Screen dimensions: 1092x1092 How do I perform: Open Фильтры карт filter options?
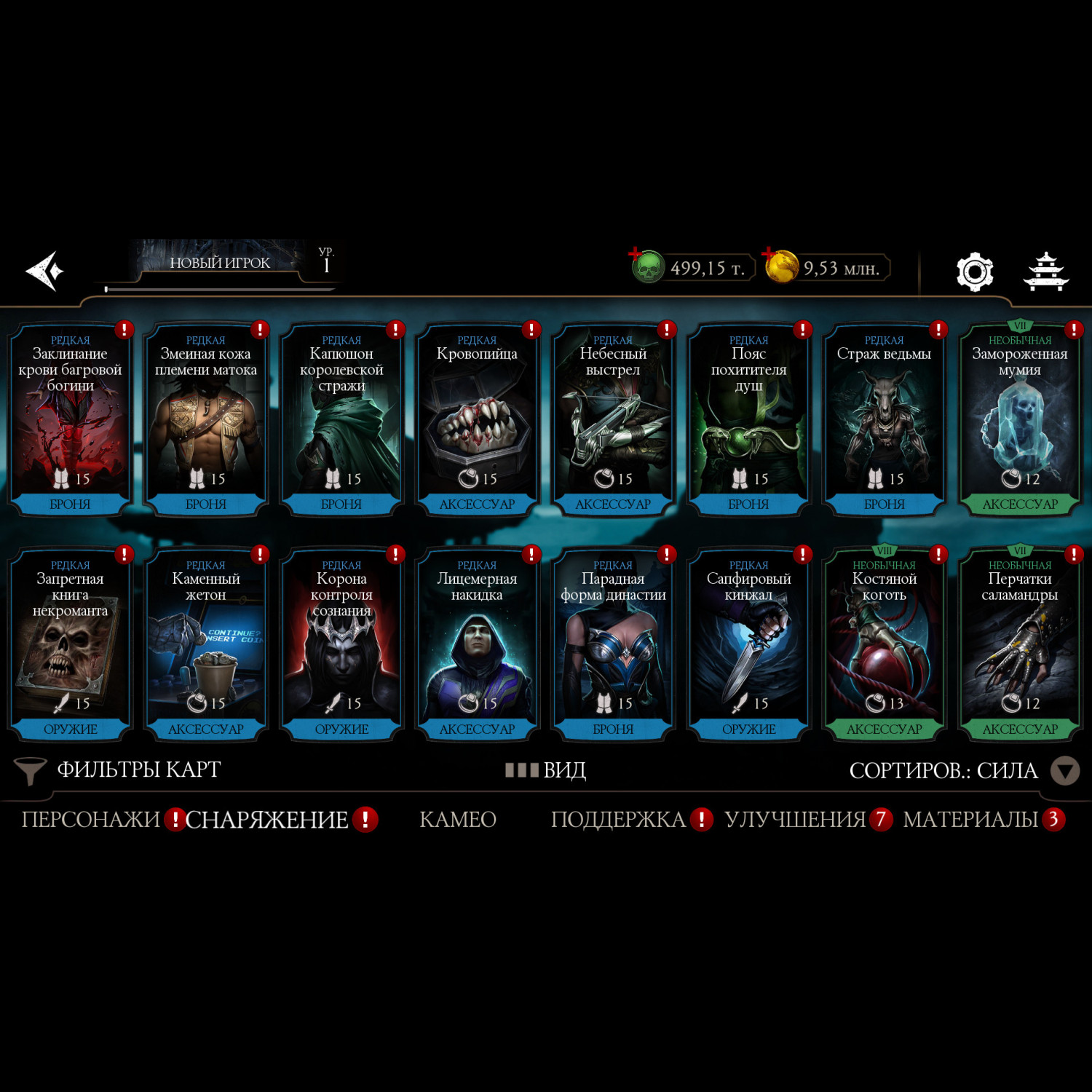coord(118,770)
